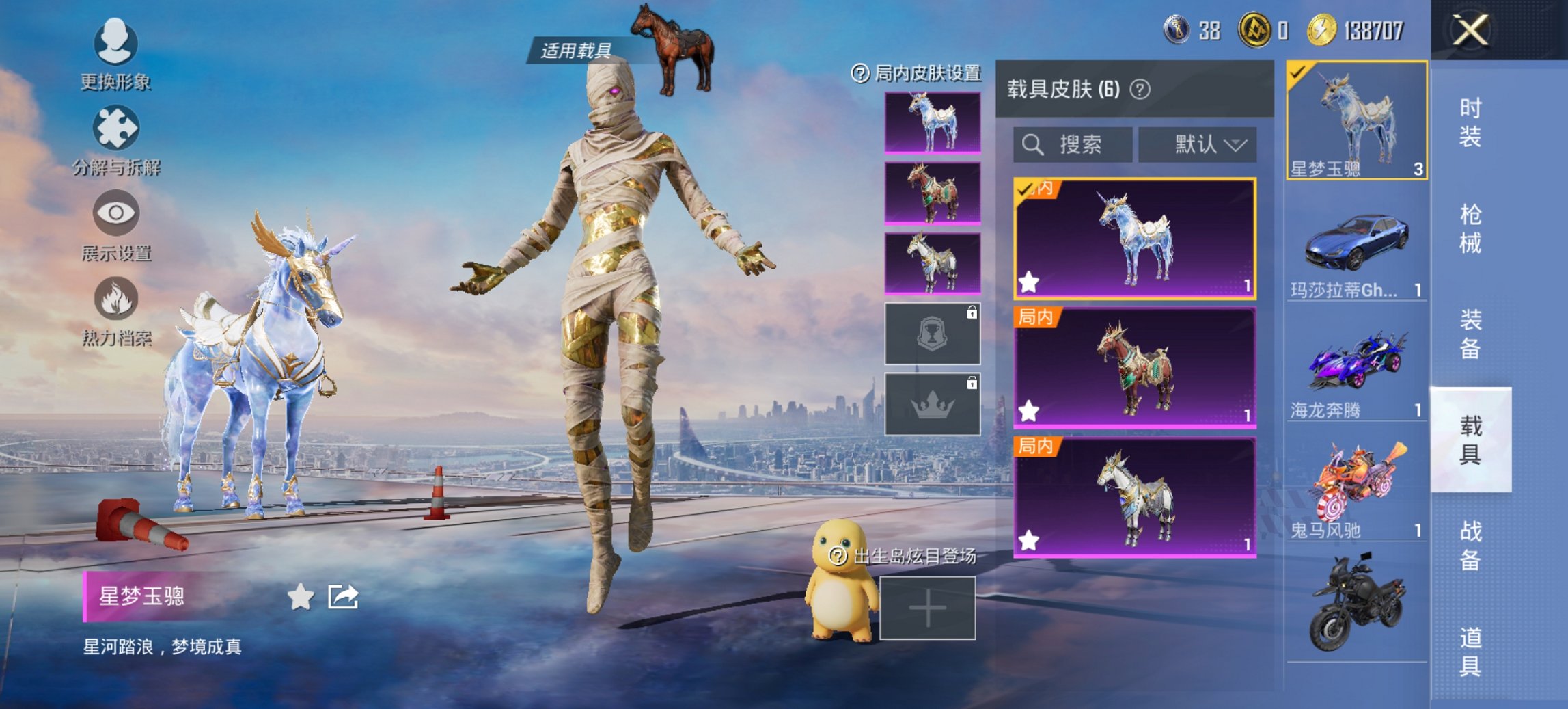Open 展示设置 display settings via eye icon
Screen dimensions: 1568x709
(x=116, y=212)
